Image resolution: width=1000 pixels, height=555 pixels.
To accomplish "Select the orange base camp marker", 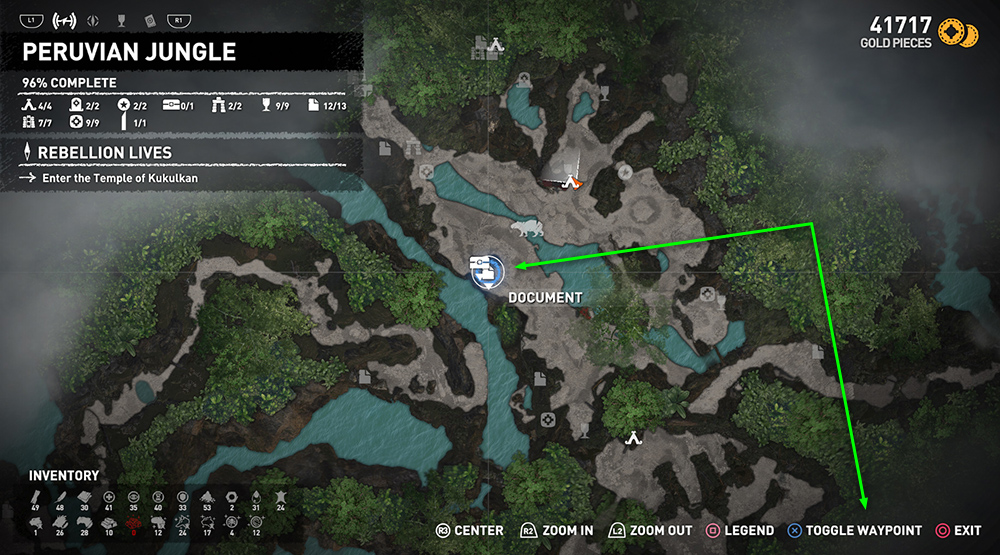I will point(571,182).
